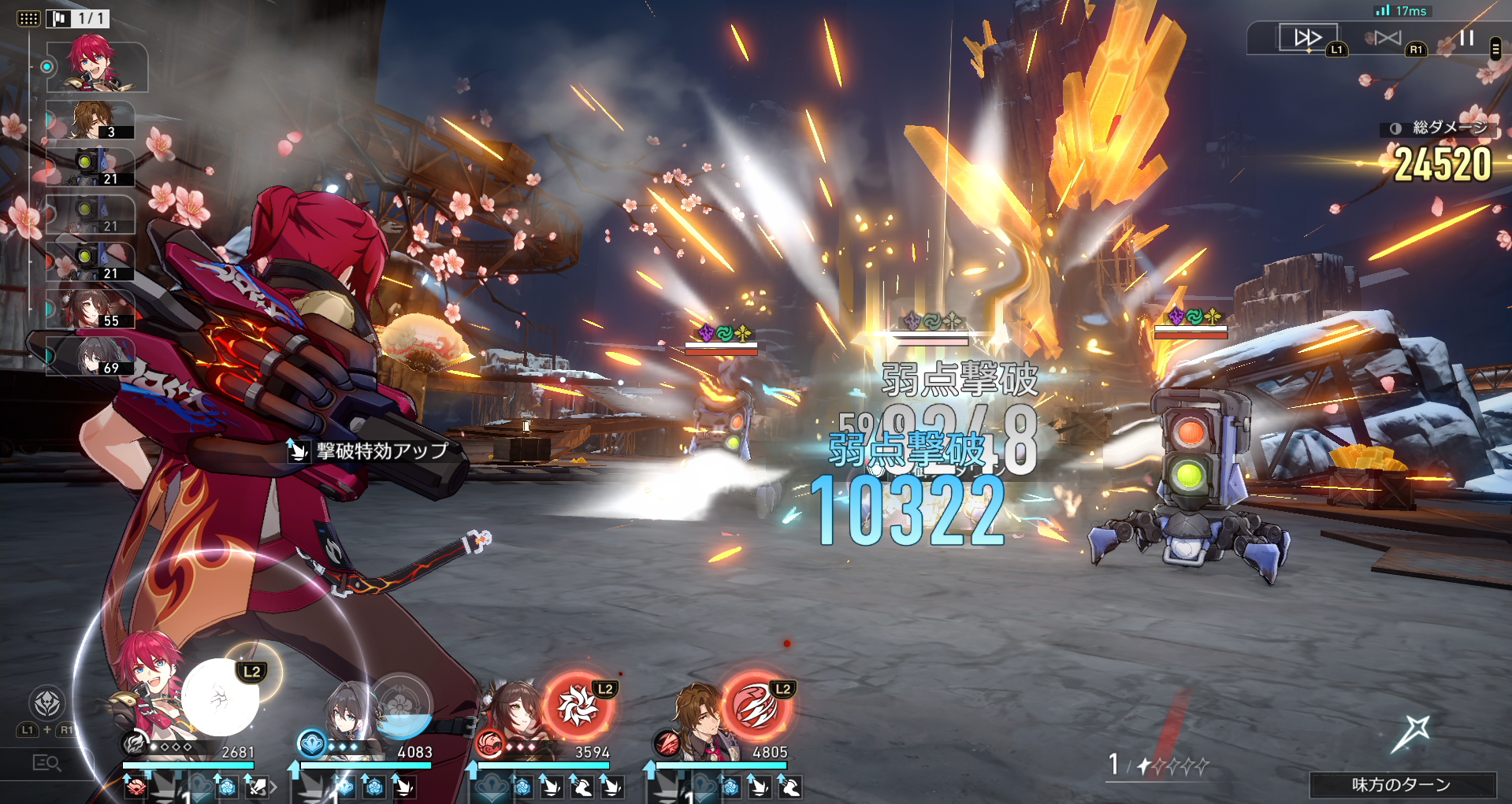
Task: Select the turn order tile numbered 69
Action: pyautogui.click(x=91, y=356)
